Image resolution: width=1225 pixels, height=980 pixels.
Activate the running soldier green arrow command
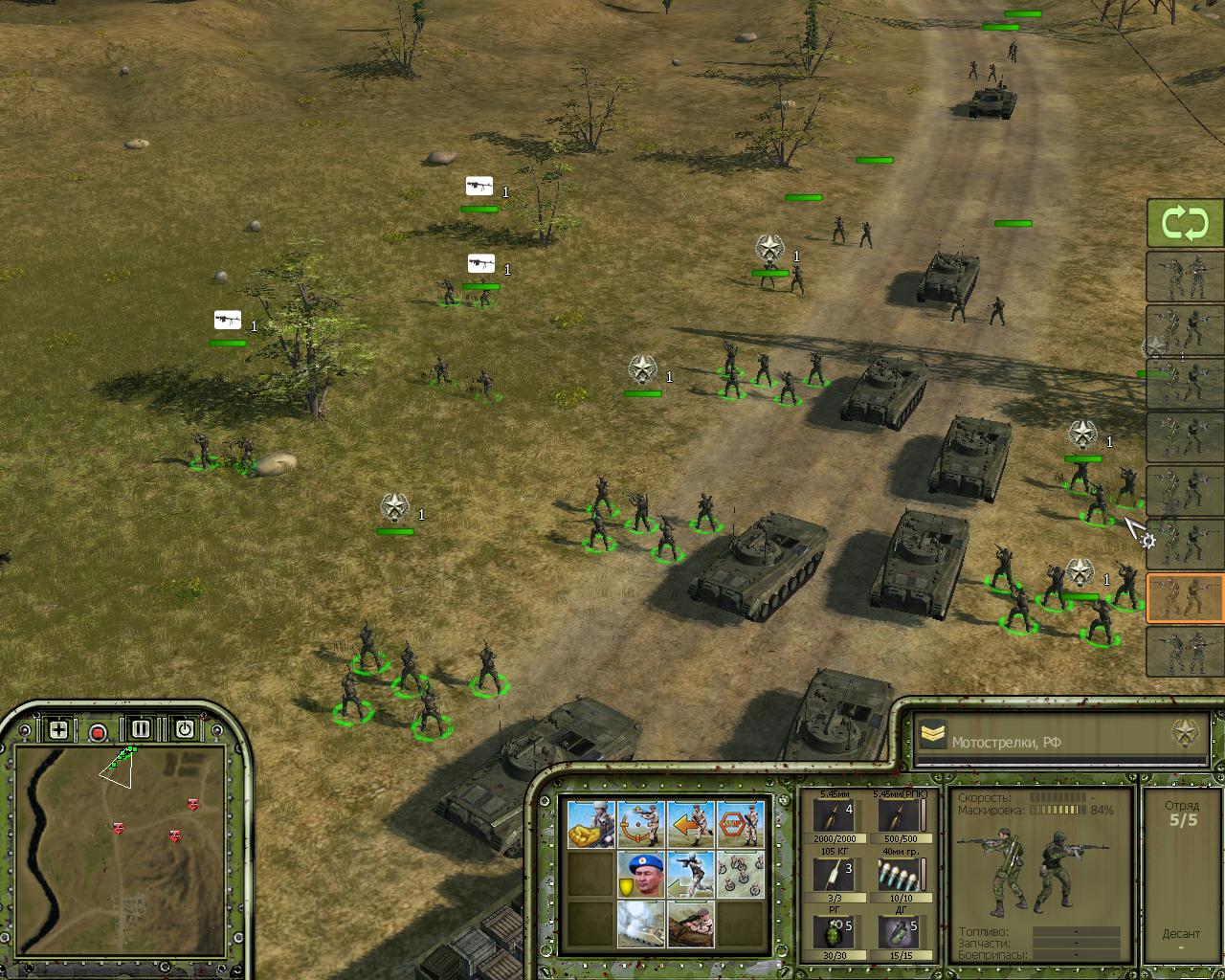tap(691, 875)
